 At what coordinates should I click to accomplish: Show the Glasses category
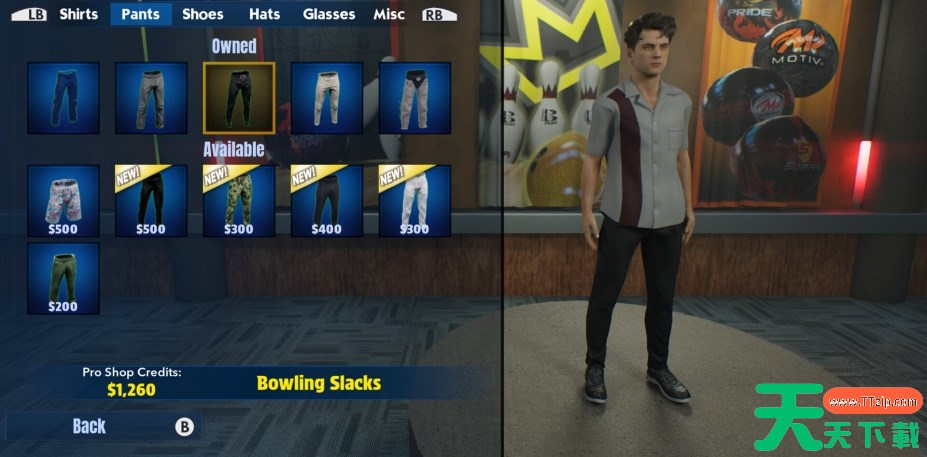[x=329, y=14]
